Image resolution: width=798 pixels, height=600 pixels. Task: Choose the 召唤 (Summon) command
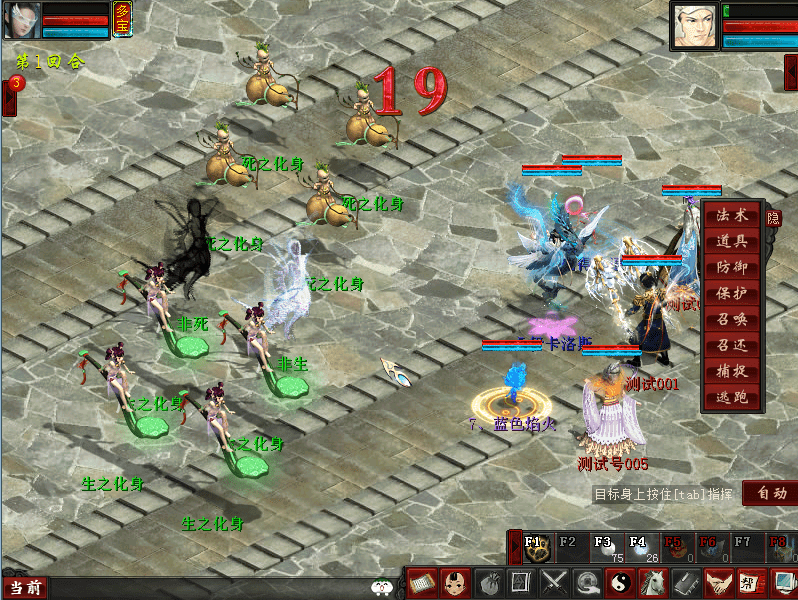(731, 319)
